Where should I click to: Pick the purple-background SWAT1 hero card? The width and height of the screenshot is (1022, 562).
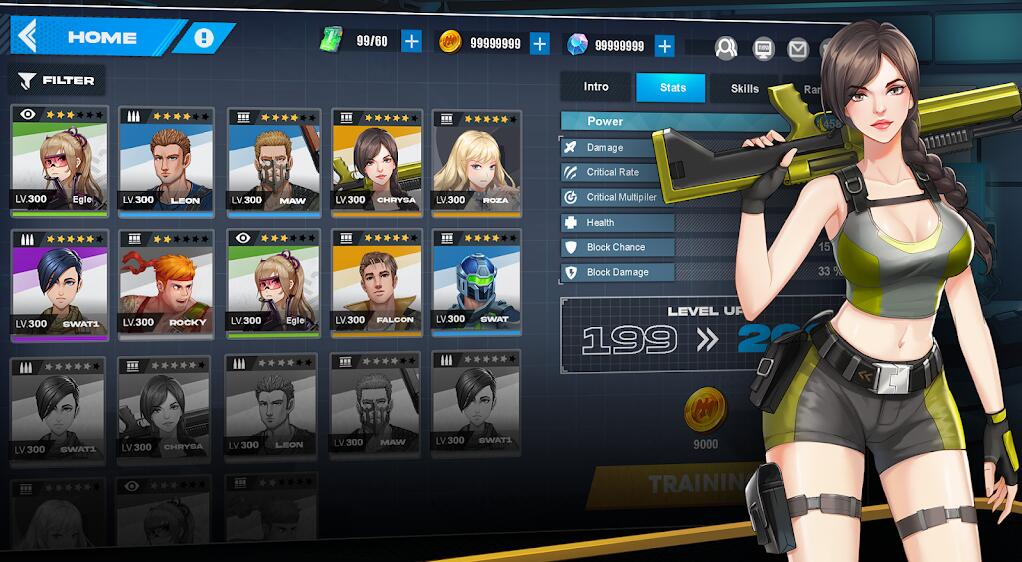point(56,284)
